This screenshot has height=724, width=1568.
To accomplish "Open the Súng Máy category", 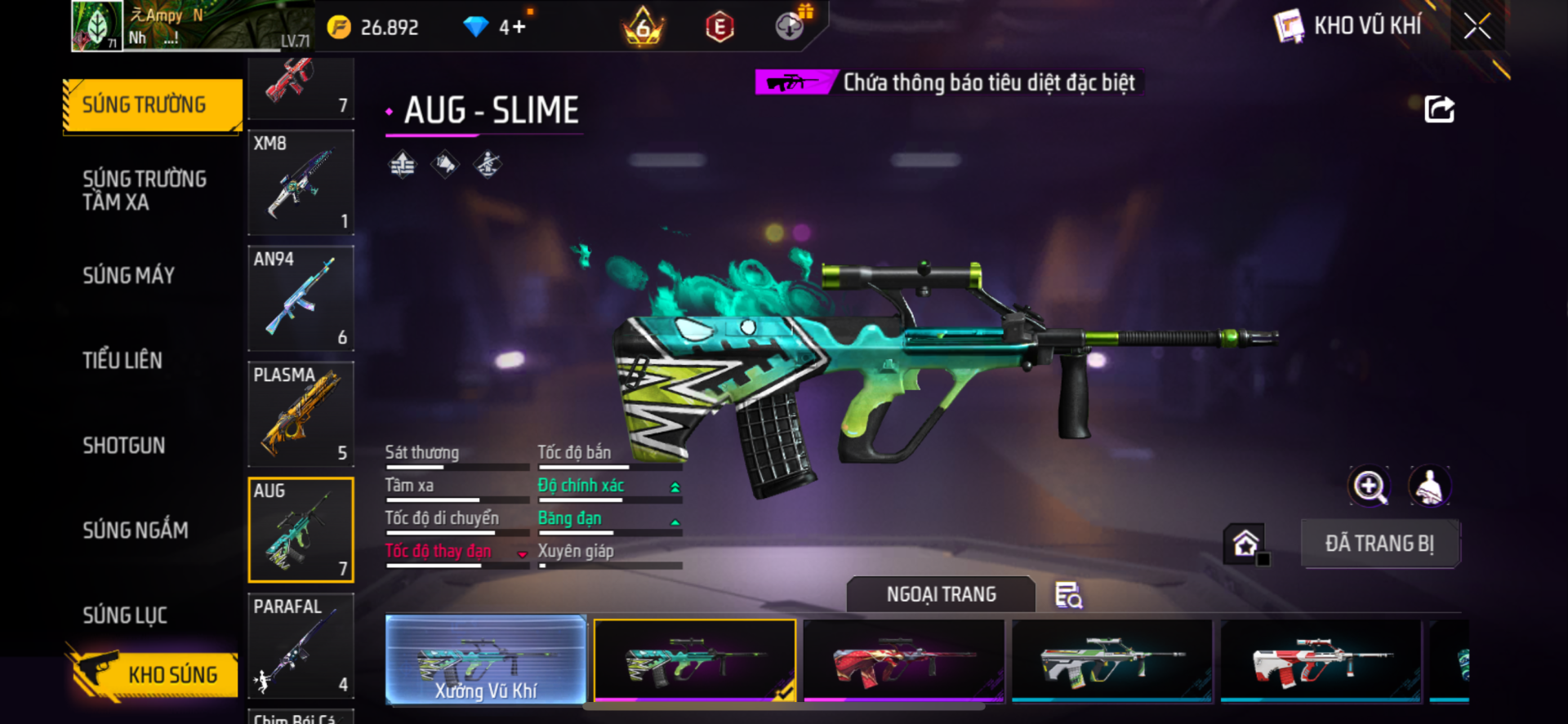I will point(129,276).
